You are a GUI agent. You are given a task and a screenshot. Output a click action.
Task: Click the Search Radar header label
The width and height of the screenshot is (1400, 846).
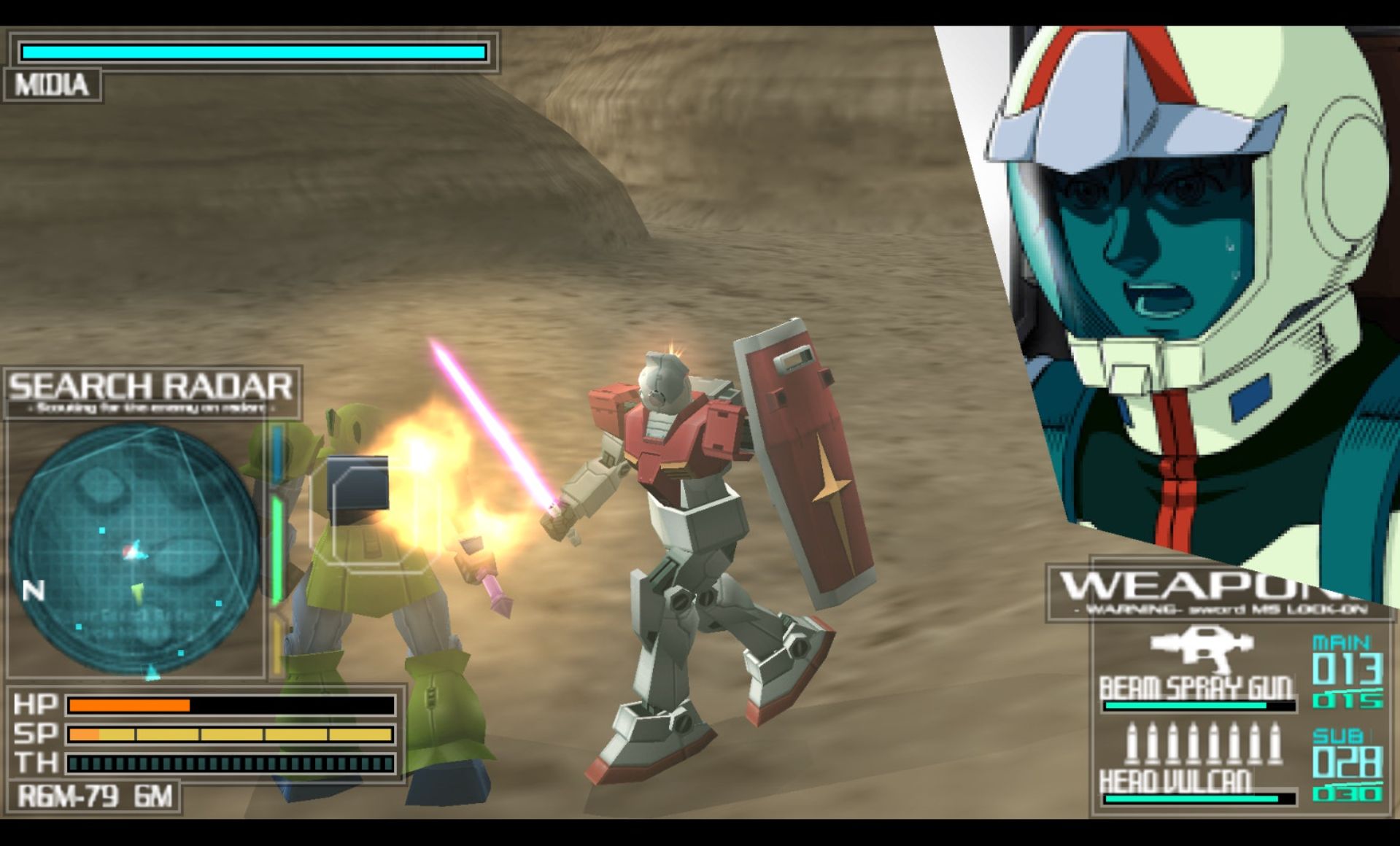coord(152,387)
